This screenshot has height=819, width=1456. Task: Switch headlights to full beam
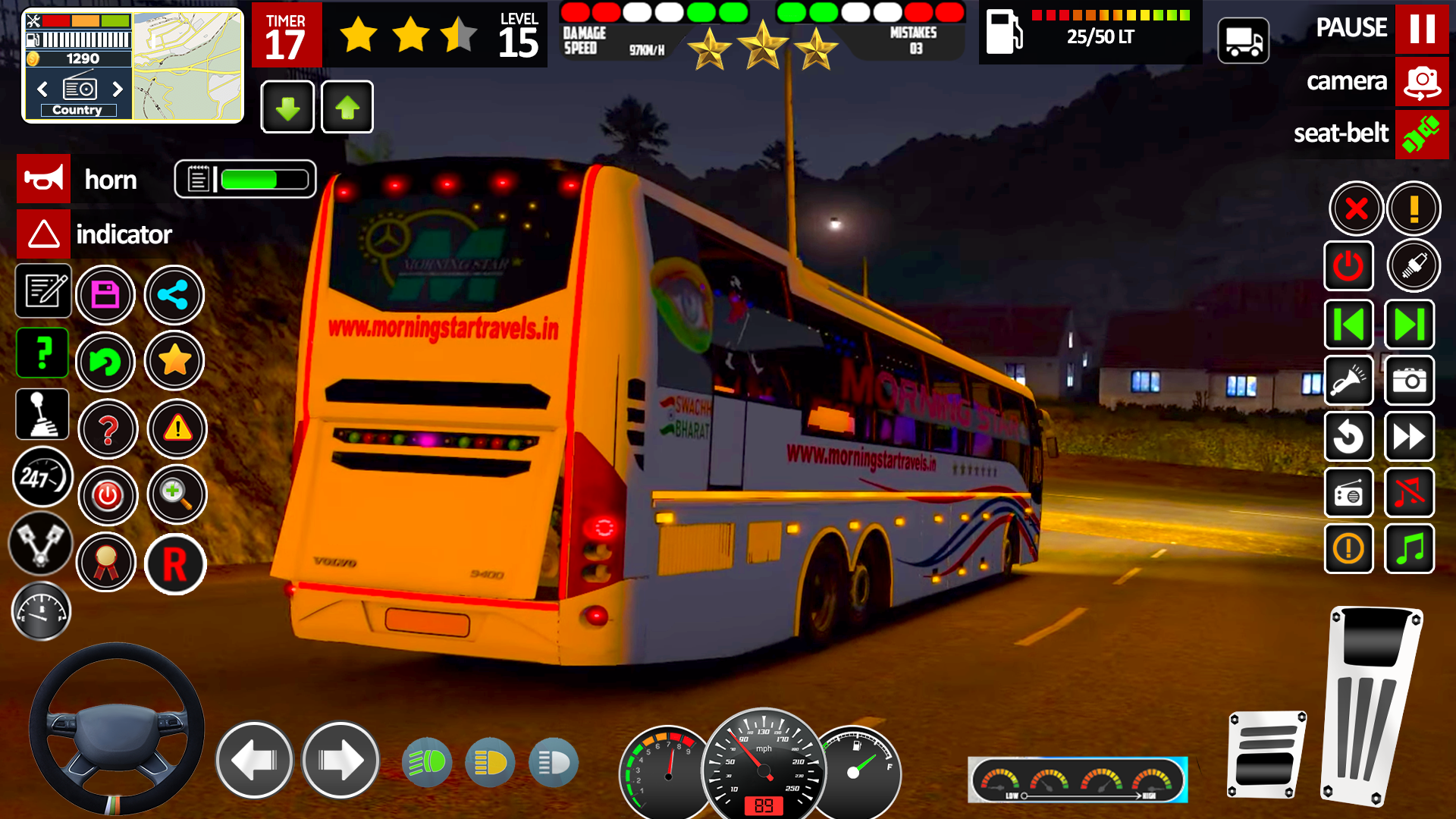[x=427, y=761]
